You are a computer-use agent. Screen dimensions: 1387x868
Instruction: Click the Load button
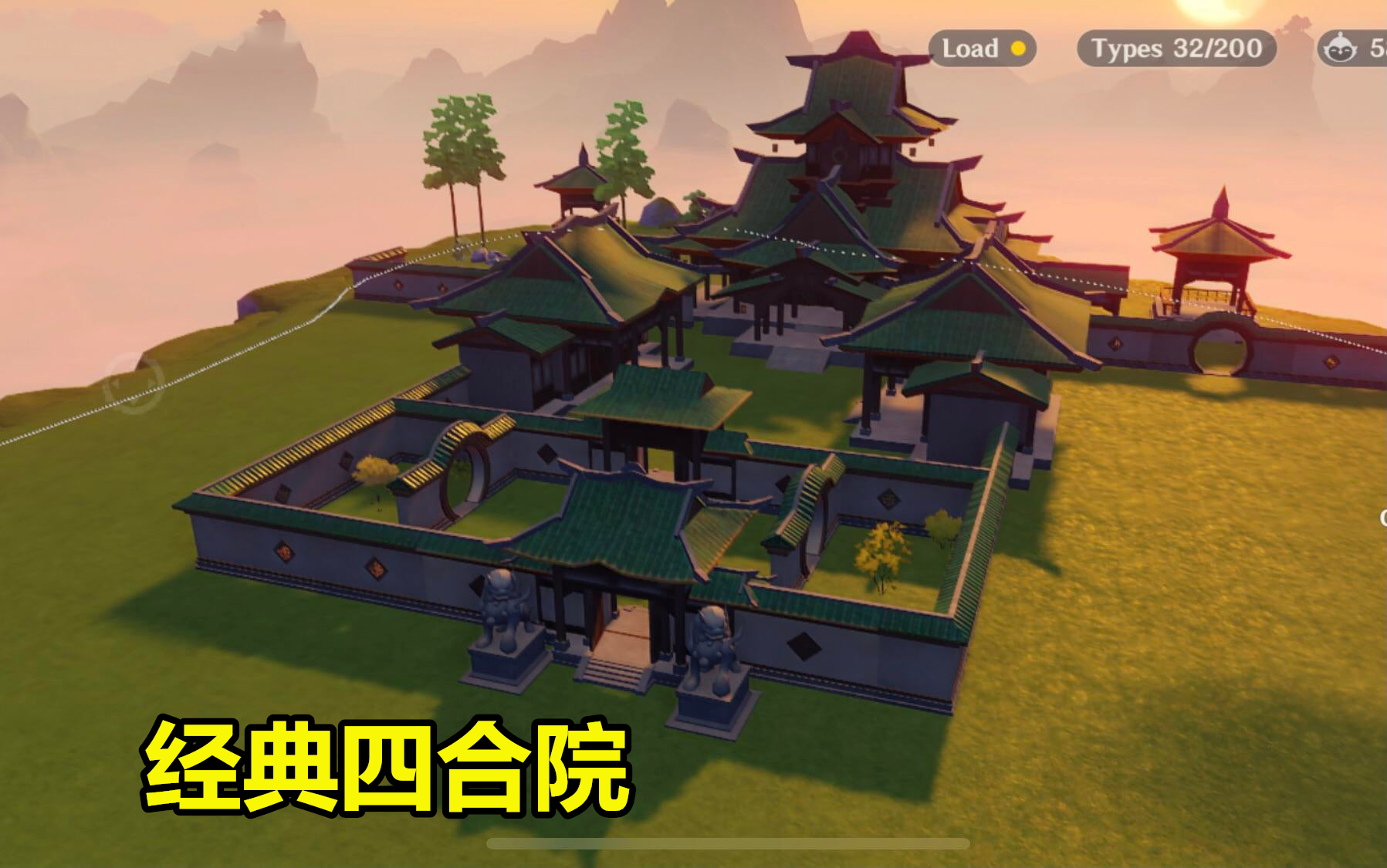coord(982,49)
